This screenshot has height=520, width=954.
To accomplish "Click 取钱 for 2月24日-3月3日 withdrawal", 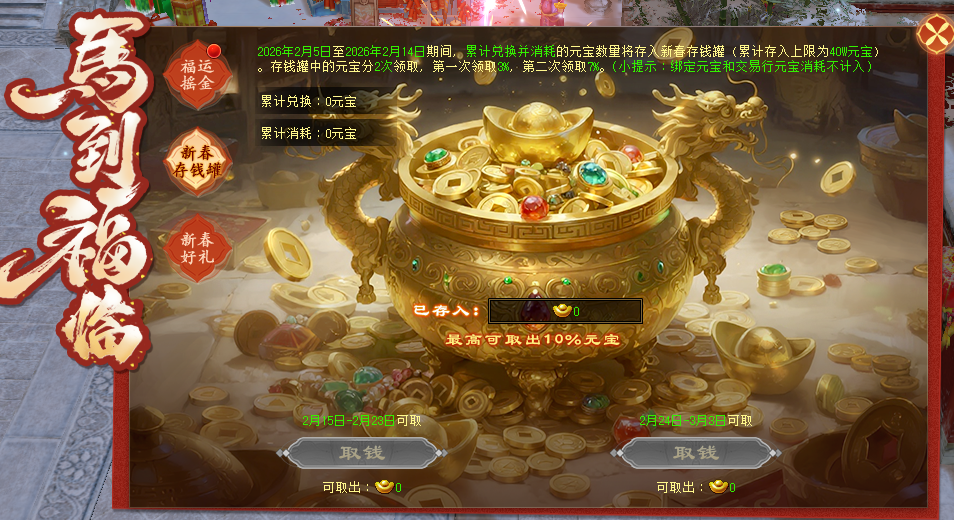I will tap(696, 453).
